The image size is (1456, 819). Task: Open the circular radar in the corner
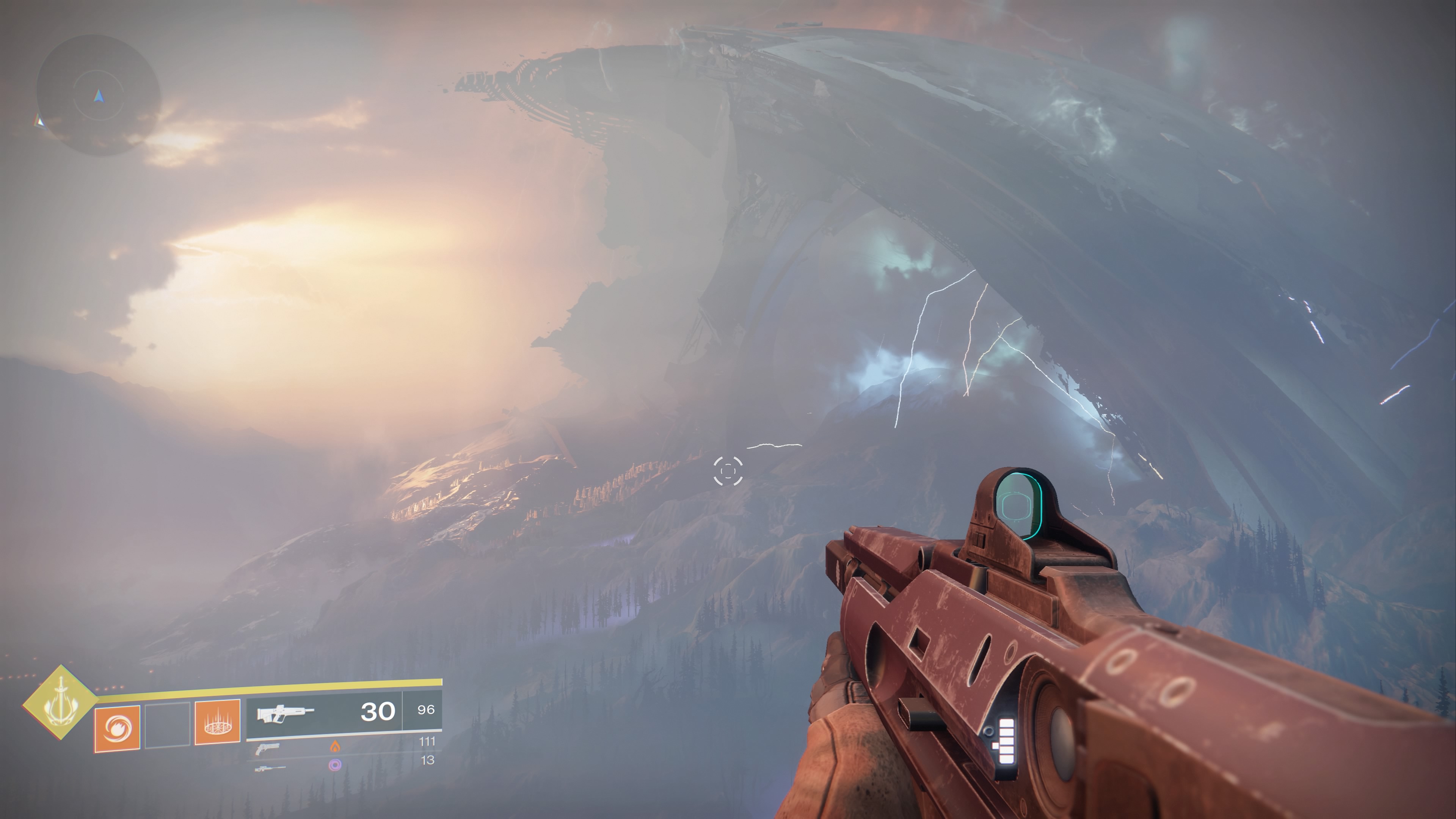(99, 95)
